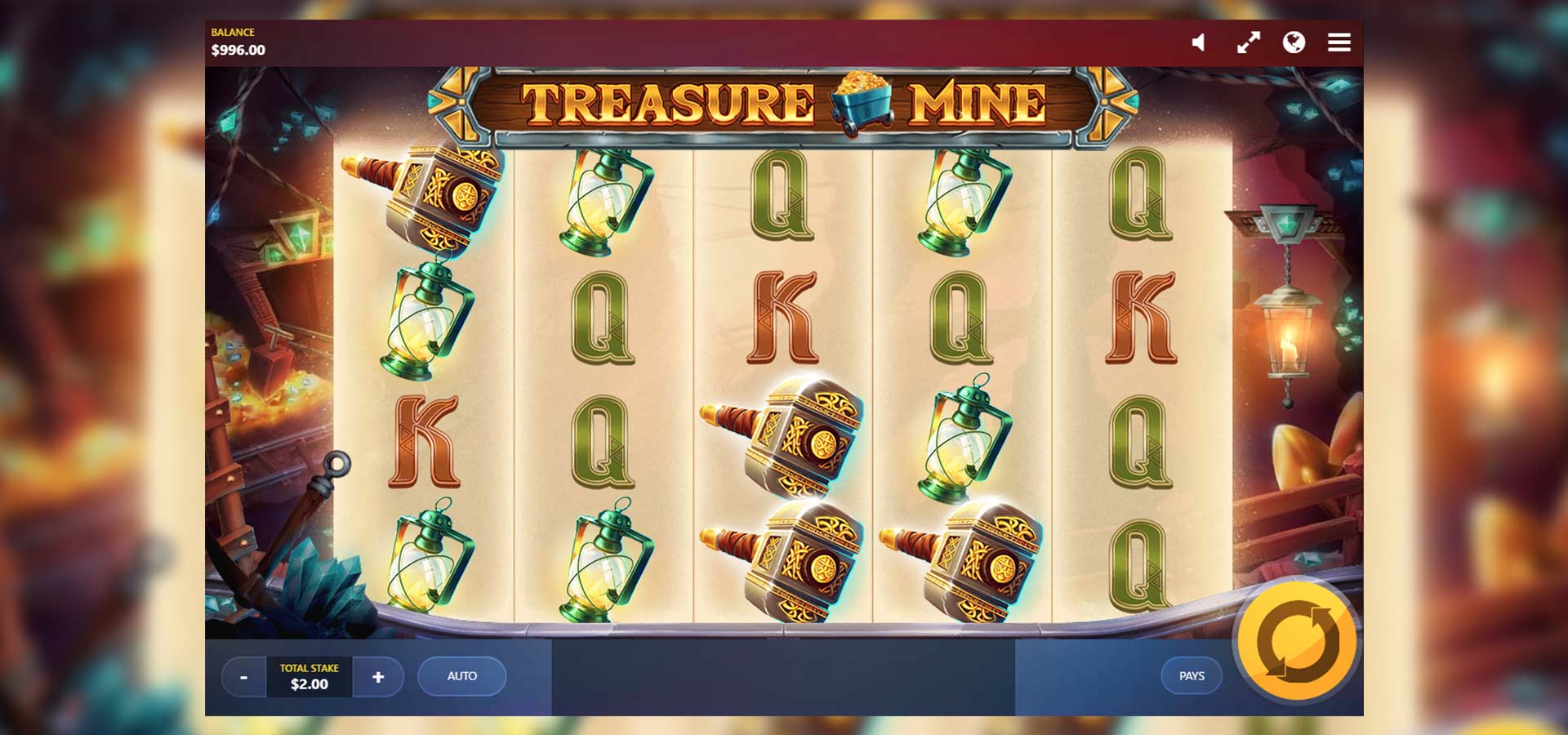
Task: Increase total stake with the plus button
Action: (x=378, y=677)
